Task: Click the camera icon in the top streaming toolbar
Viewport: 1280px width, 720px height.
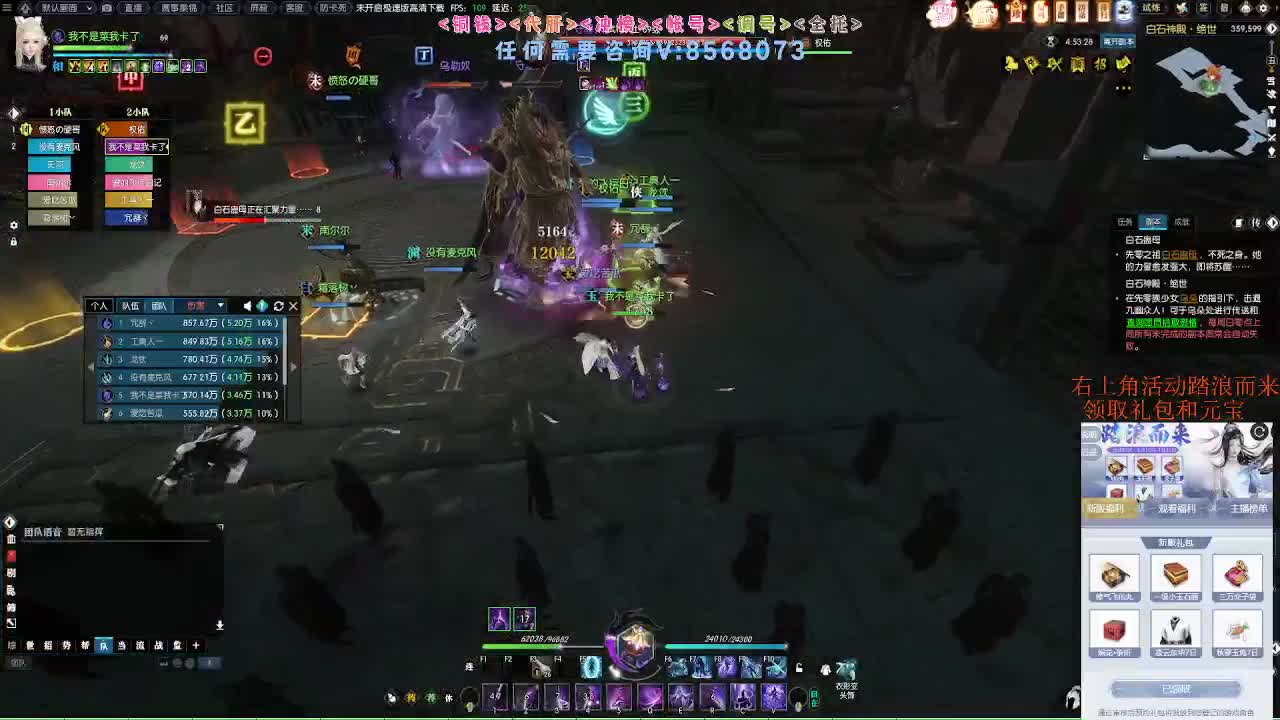Action: tap(106, 8)
